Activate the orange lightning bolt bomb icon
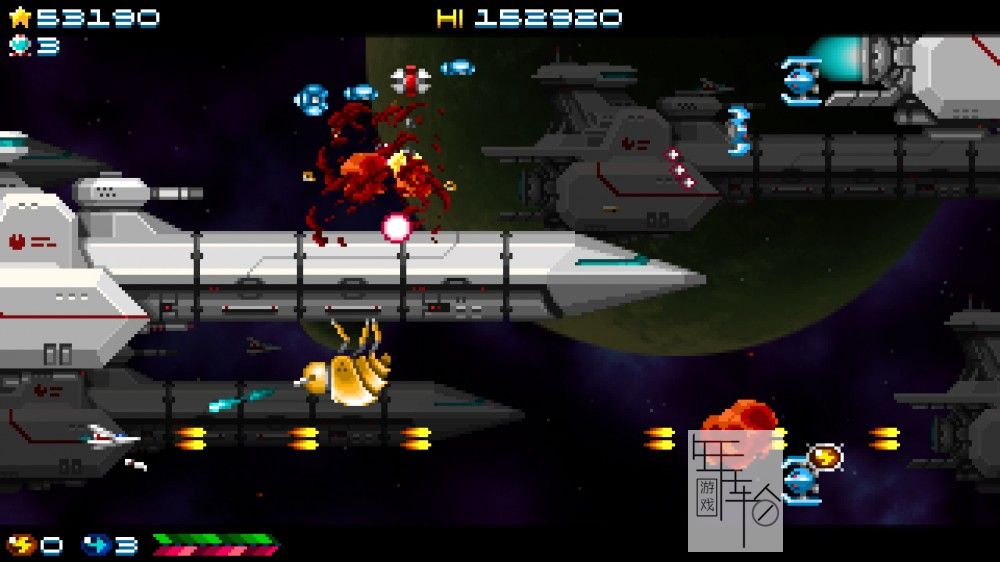The image size is (1000, 562). tap(21, 545)
